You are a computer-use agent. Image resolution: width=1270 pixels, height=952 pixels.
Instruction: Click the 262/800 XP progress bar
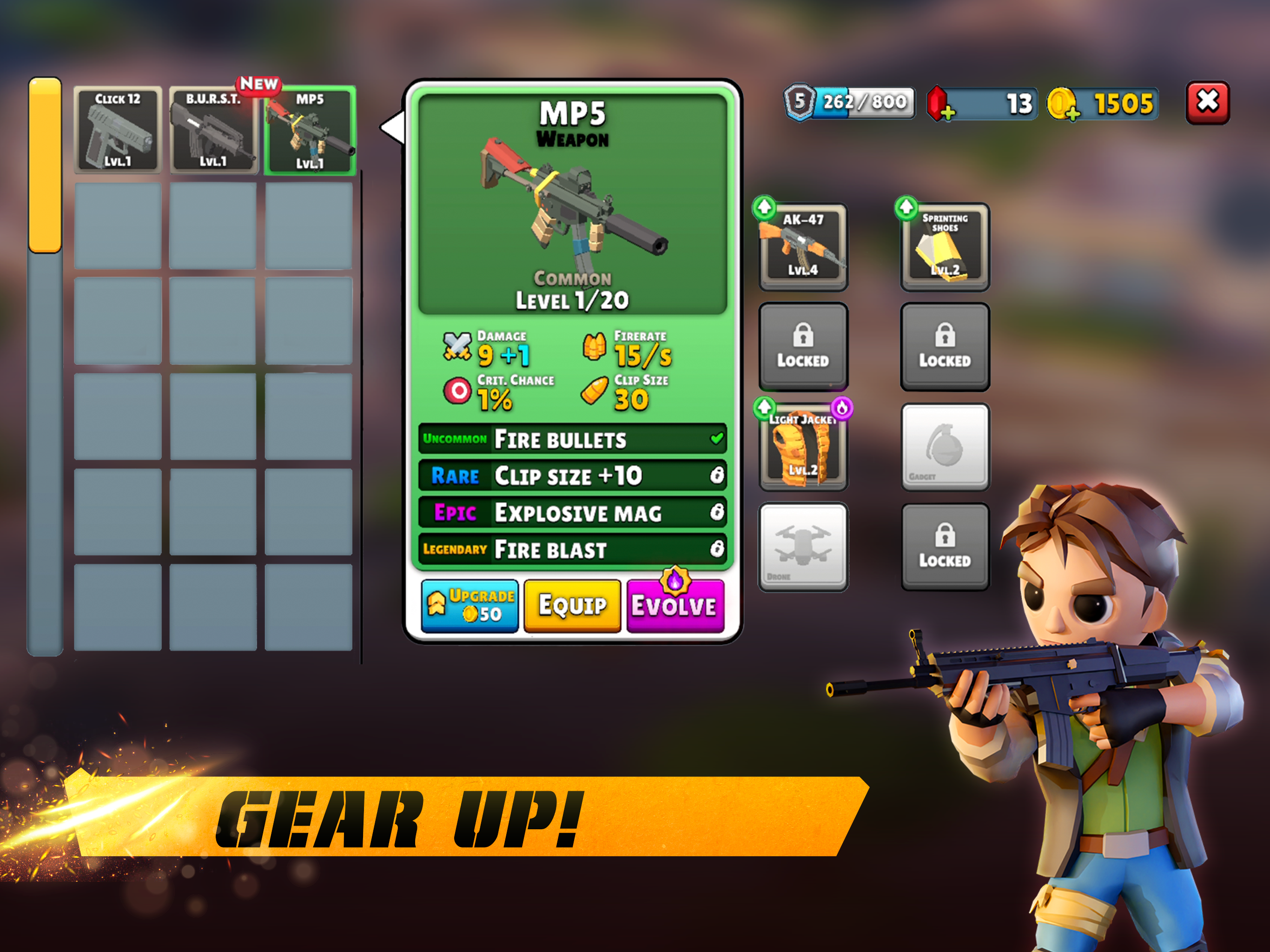pos(864,102)
